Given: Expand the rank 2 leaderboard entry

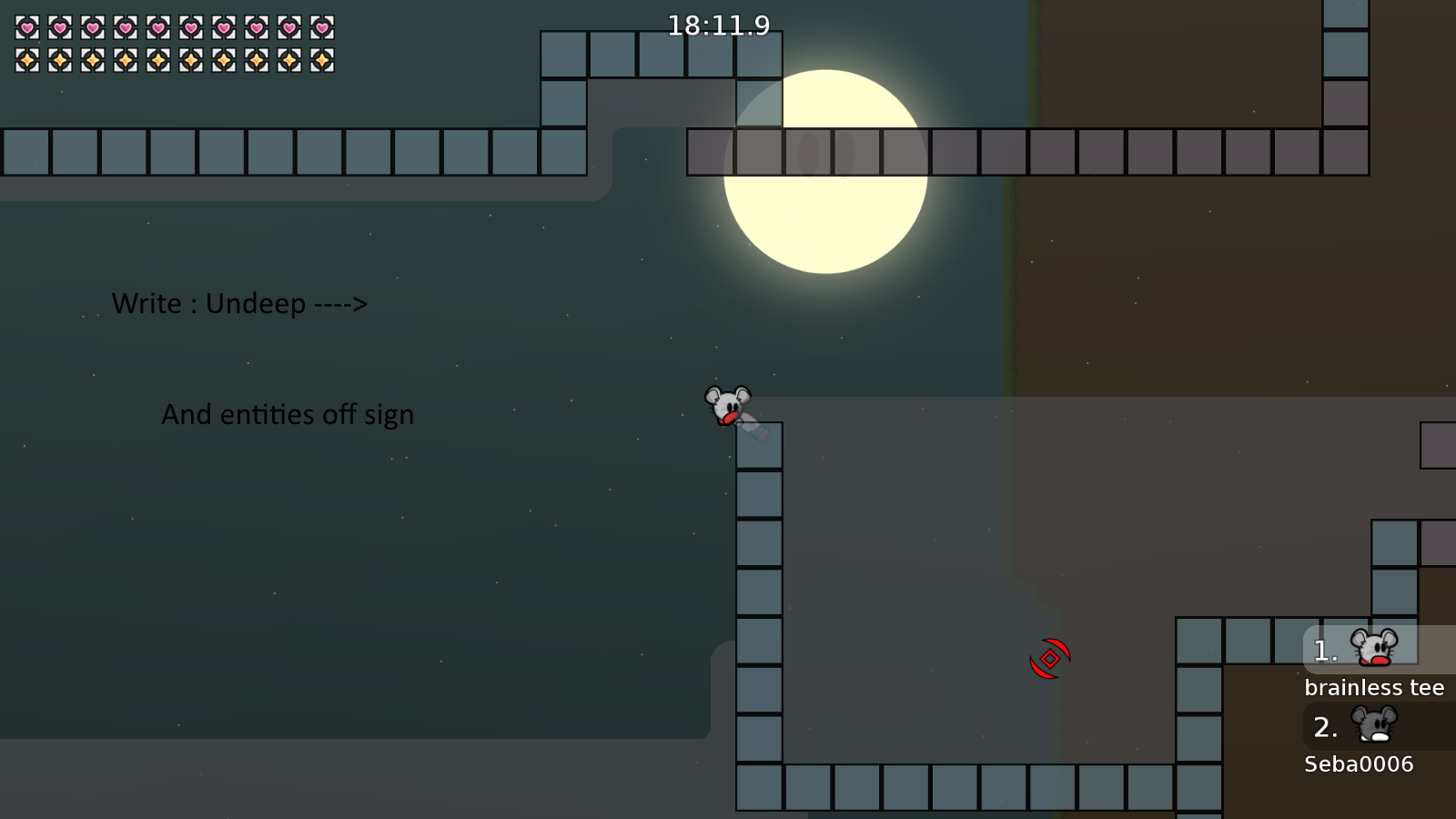Looking at the screenshot, I should click(1324, 726).
